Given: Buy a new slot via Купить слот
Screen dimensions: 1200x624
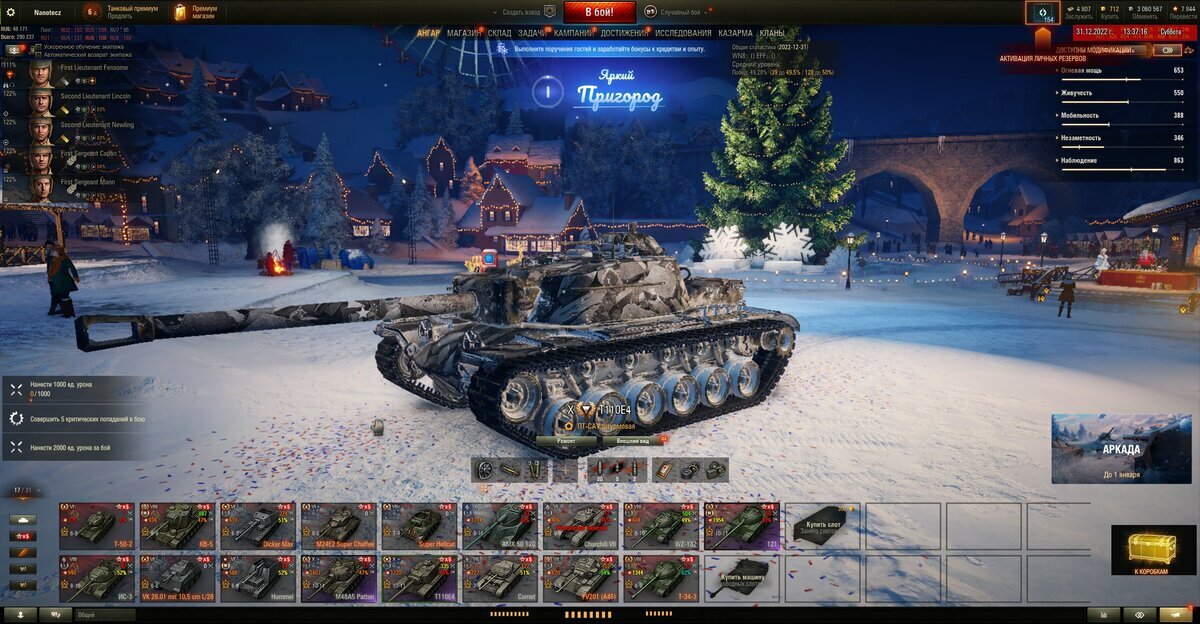Looking at the screenshot, I should click(821, 526).
